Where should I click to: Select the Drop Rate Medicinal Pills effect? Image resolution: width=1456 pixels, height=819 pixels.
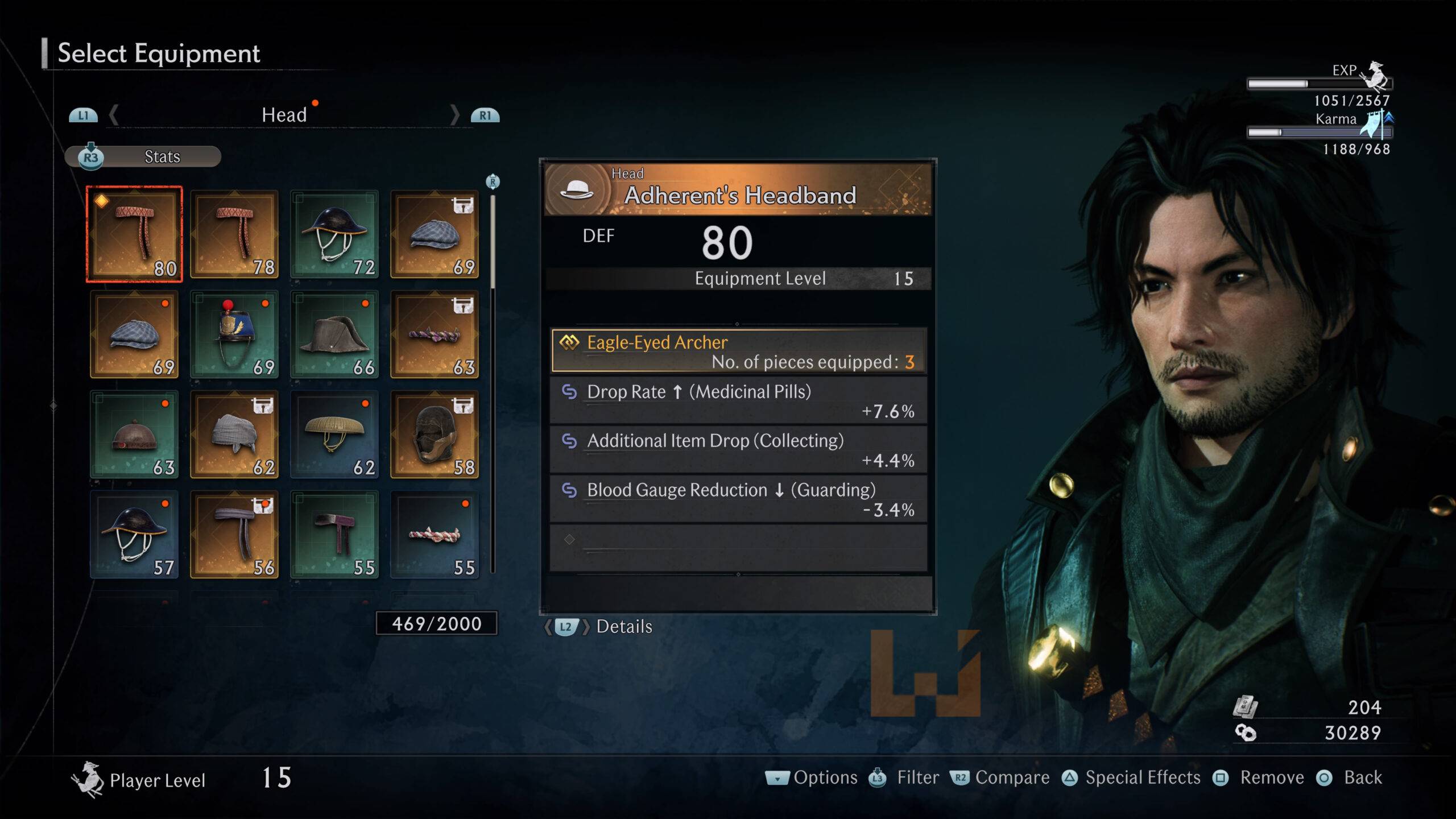click(x=738, y=400)
